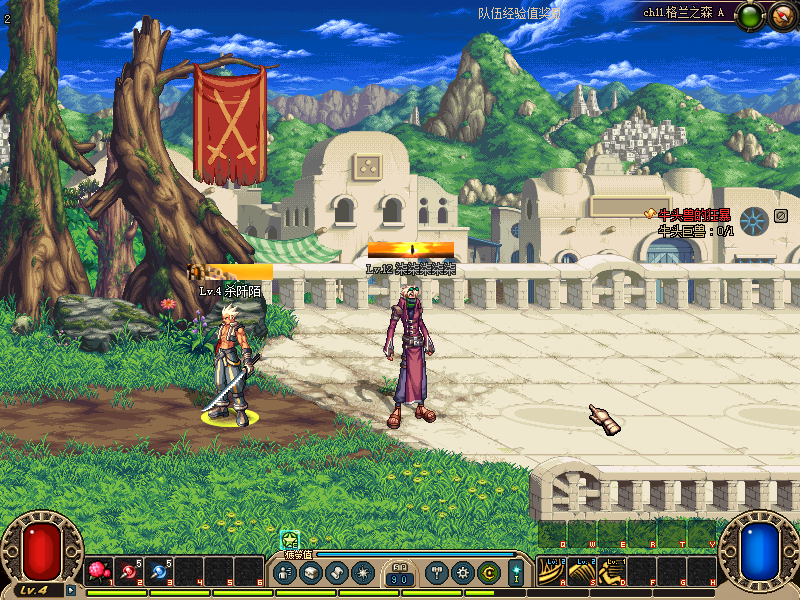Use the red berry item in slot 1
This screenshot has height=600, width=800.
(x=98, y=572)
